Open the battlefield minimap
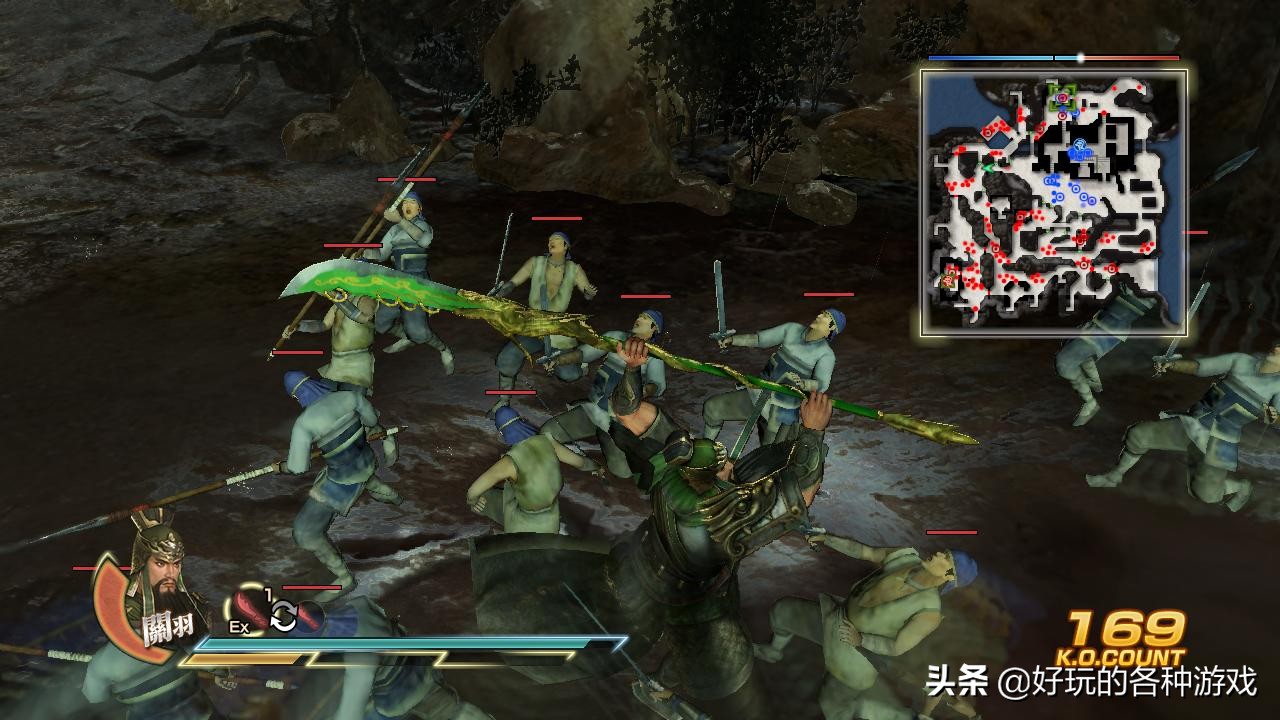Screen dimensions: 1280x720 (x=1054, y=202)
